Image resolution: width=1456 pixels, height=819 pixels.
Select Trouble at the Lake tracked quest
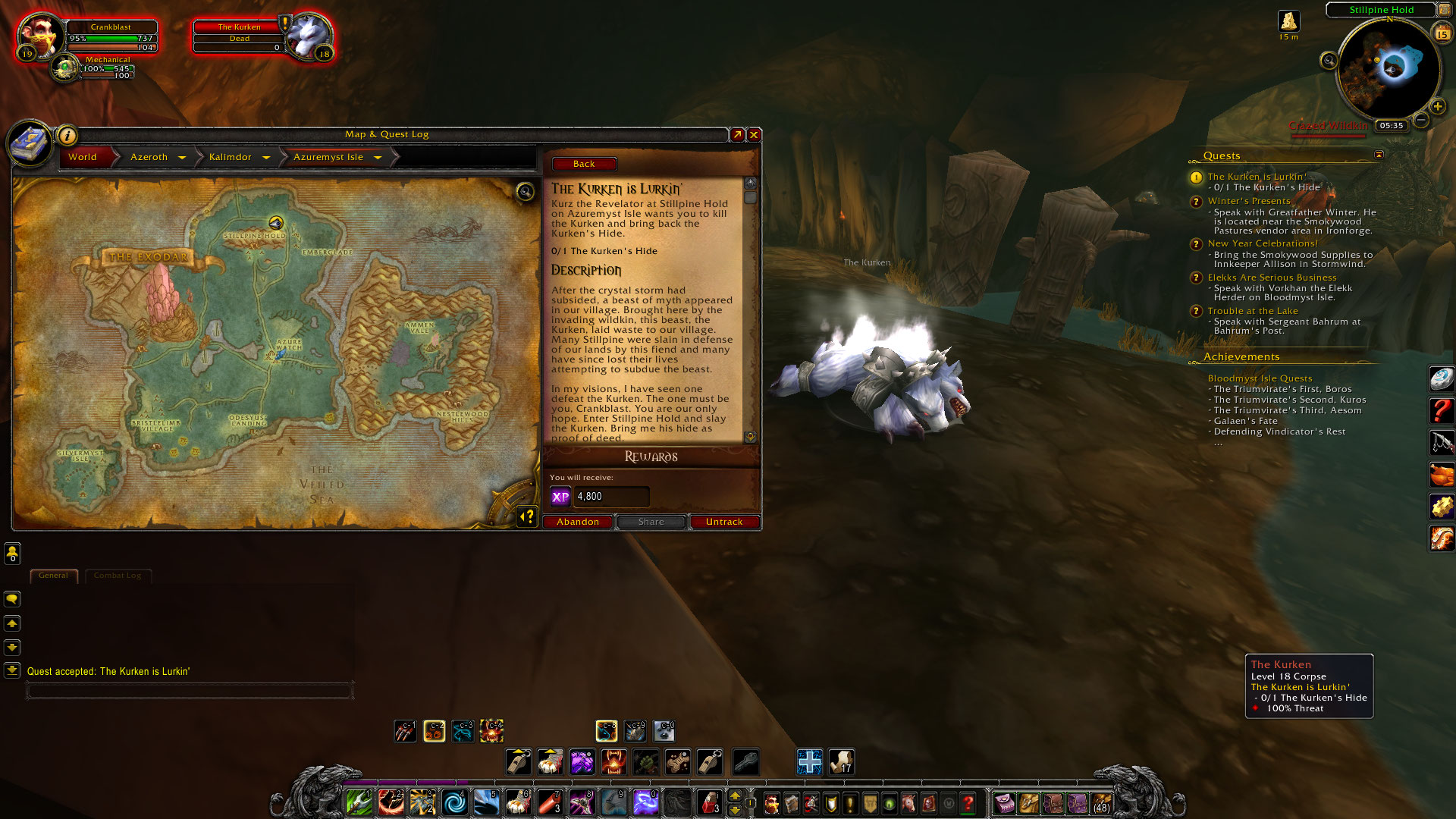(x=1253, y=311)
